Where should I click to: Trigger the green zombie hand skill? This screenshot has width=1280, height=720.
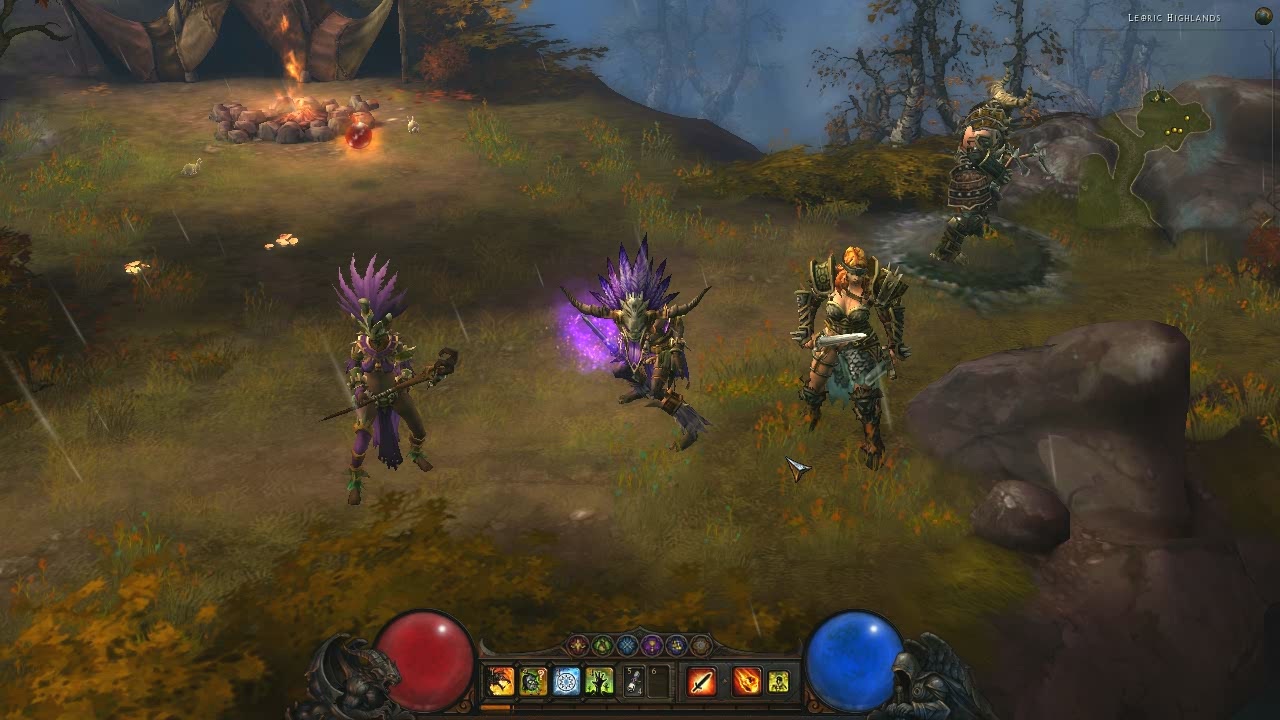[599, 682]
